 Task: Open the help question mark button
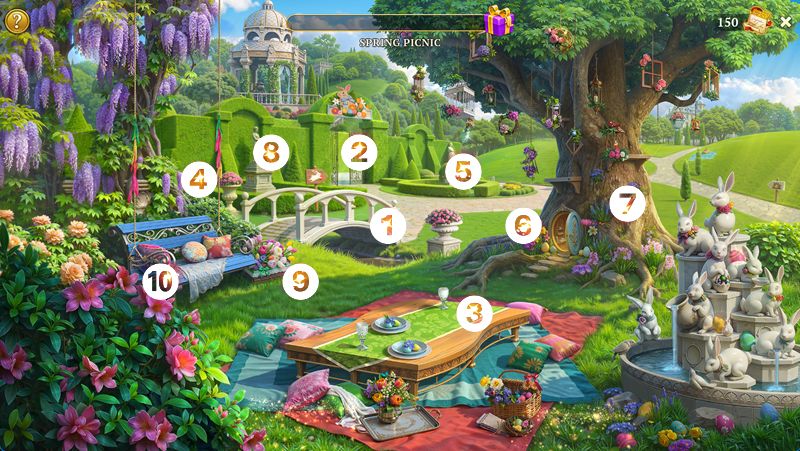(x=16, y=18)
